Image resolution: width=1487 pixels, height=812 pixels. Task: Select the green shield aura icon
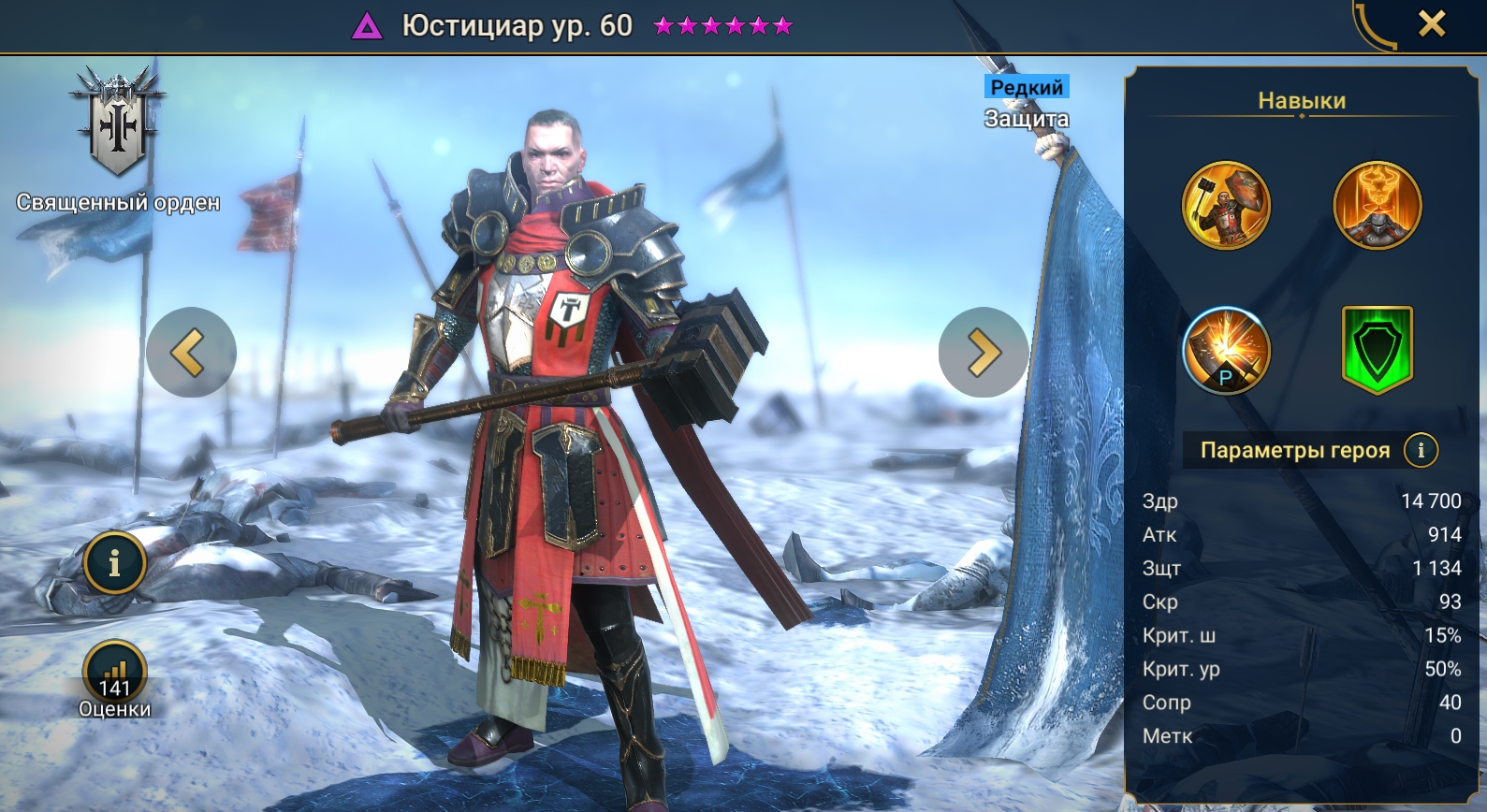point(1377,349)
